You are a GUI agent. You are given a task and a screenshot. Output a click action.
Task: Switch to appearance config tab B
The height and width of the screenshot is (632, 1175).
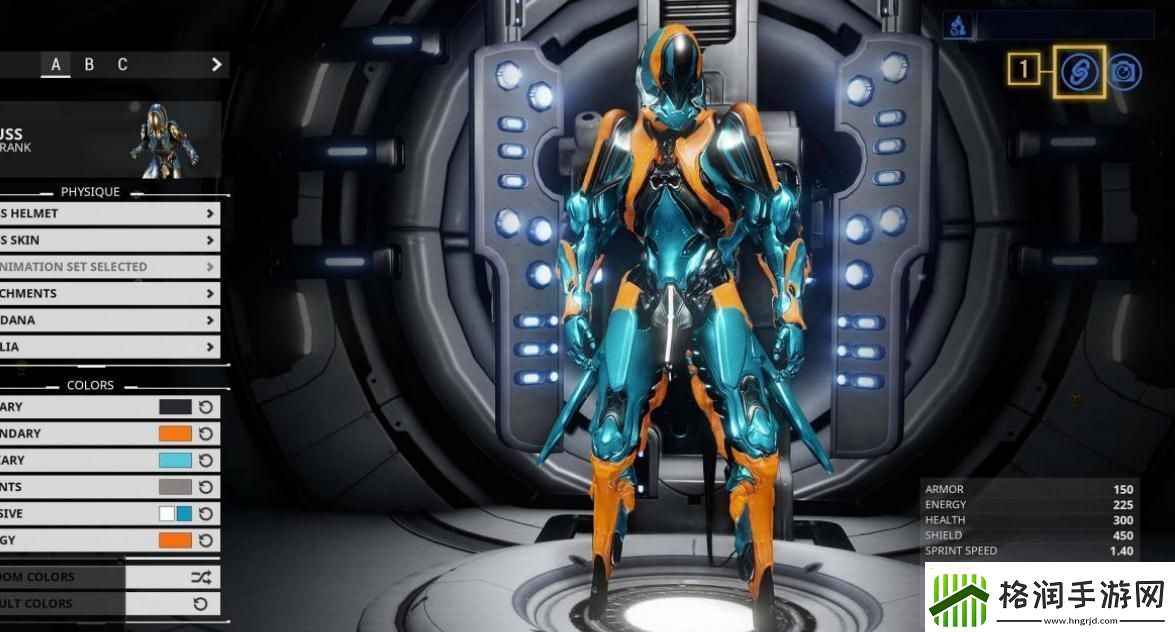point(89,65)
